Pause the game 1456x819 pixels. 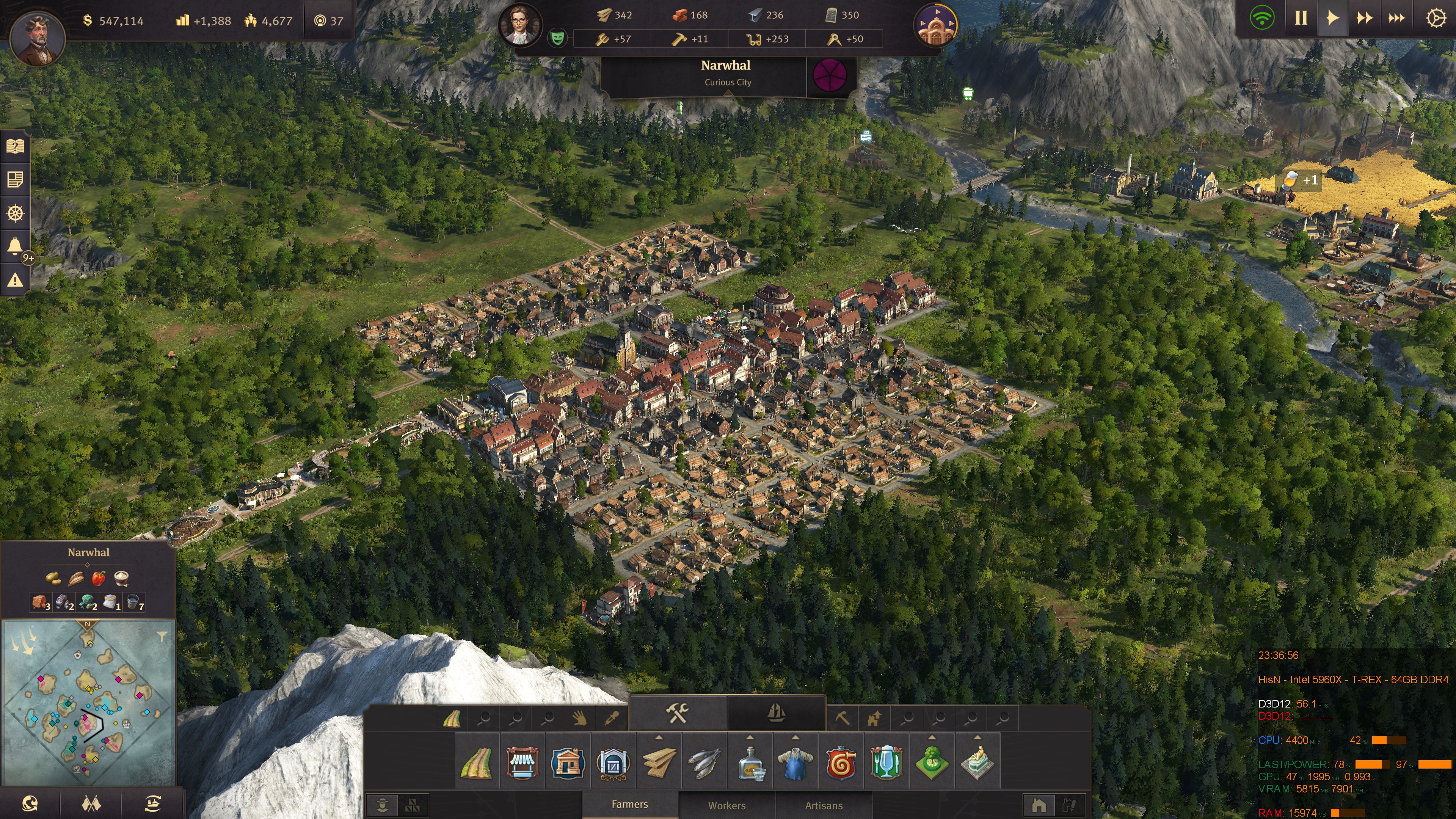1301,18
